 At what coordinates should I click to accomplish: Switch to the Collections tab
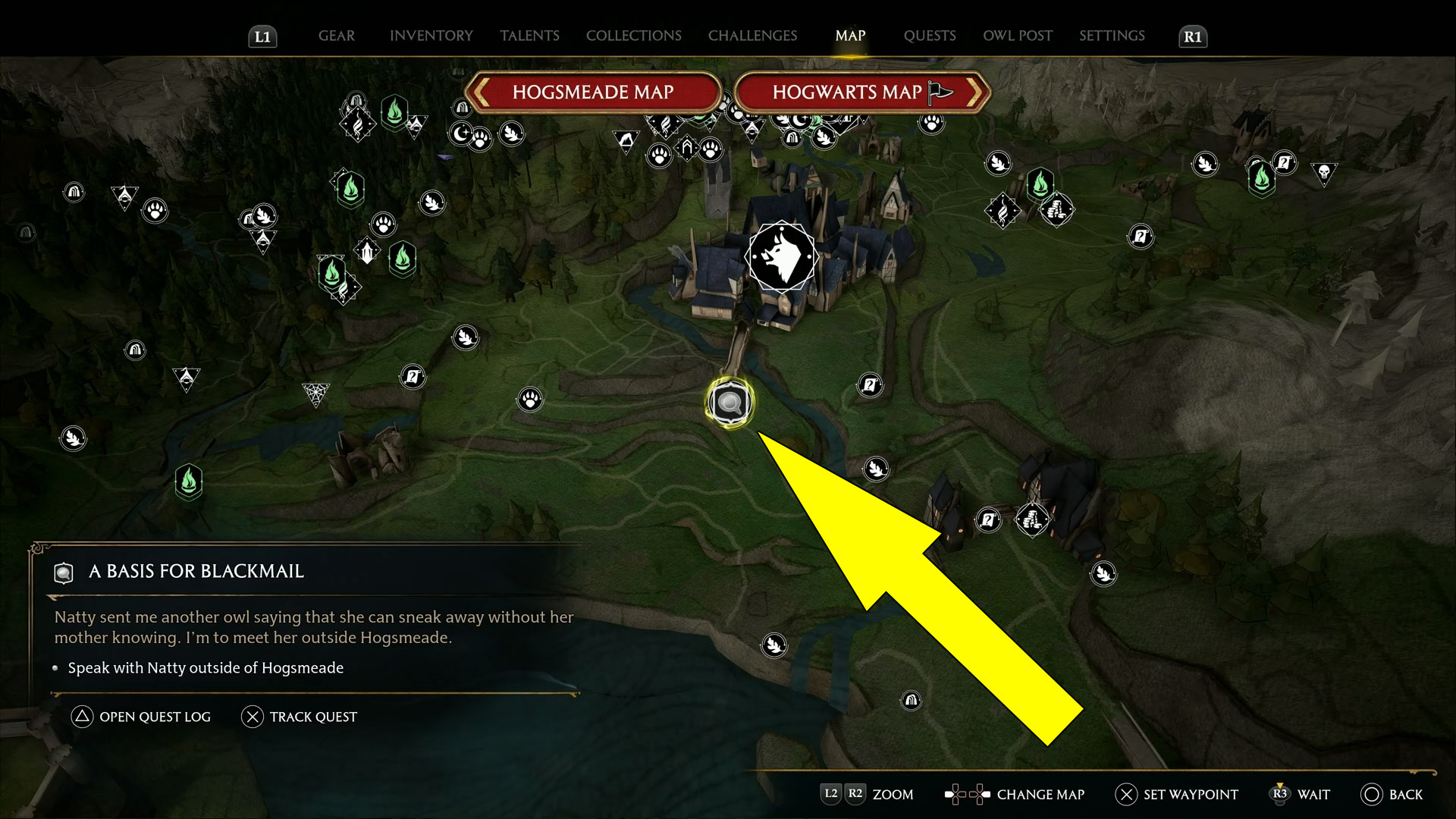click(x=633, y=36)
